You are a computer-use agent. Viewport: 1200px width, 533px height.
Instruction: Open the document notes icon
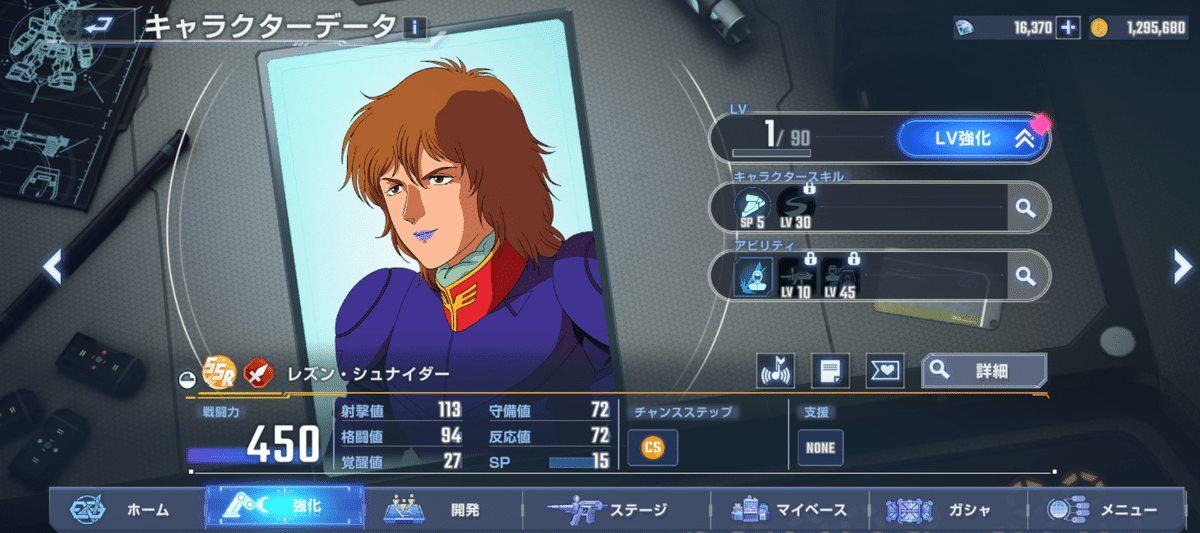click(x=829, y=371)
